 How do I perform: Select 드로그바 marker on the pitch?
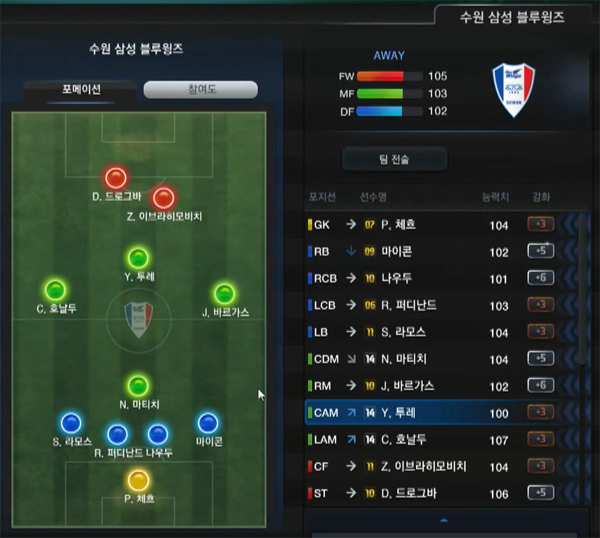tap(116, 178)
